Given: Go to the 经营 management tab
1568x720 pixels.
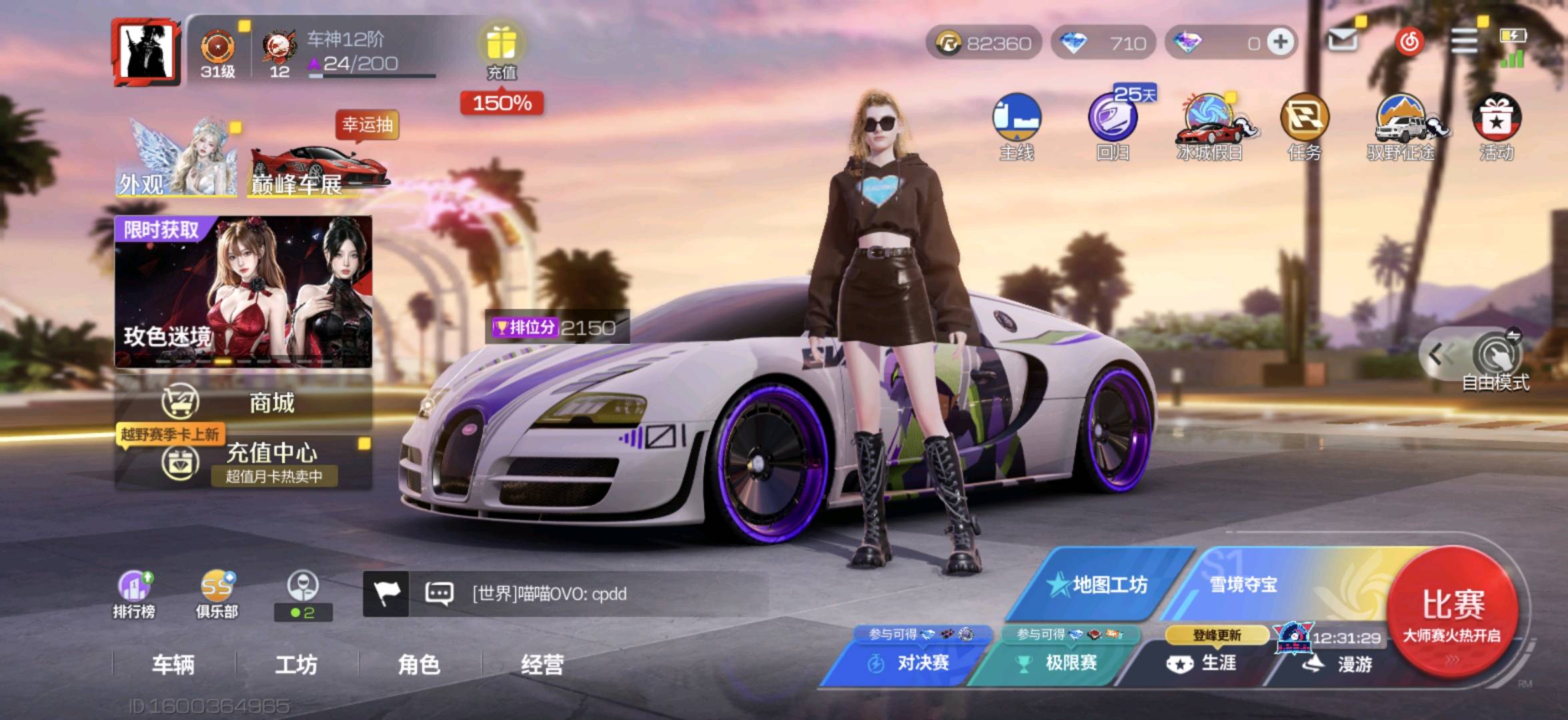Looking at the screenshot, I should coord(542,664).
